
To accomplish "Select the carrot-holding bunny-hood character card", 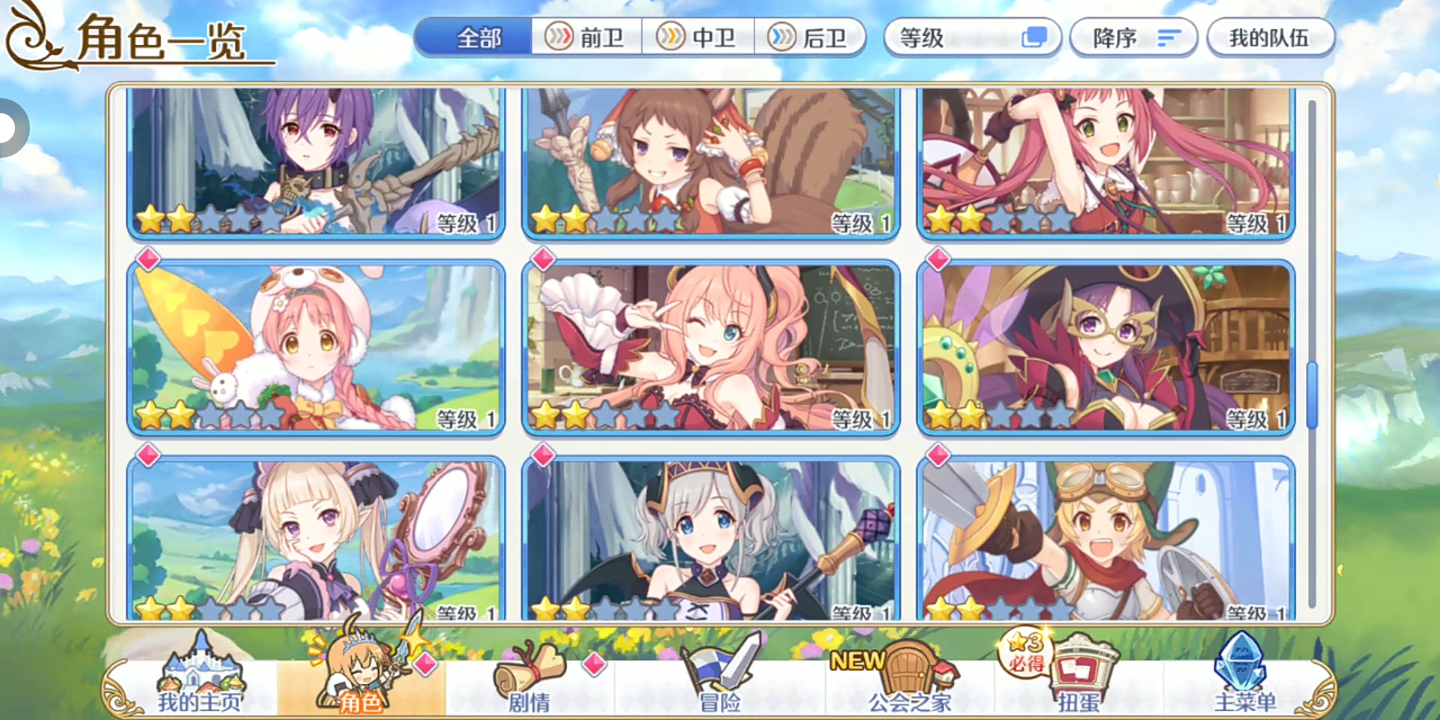I will pos(316,347).
